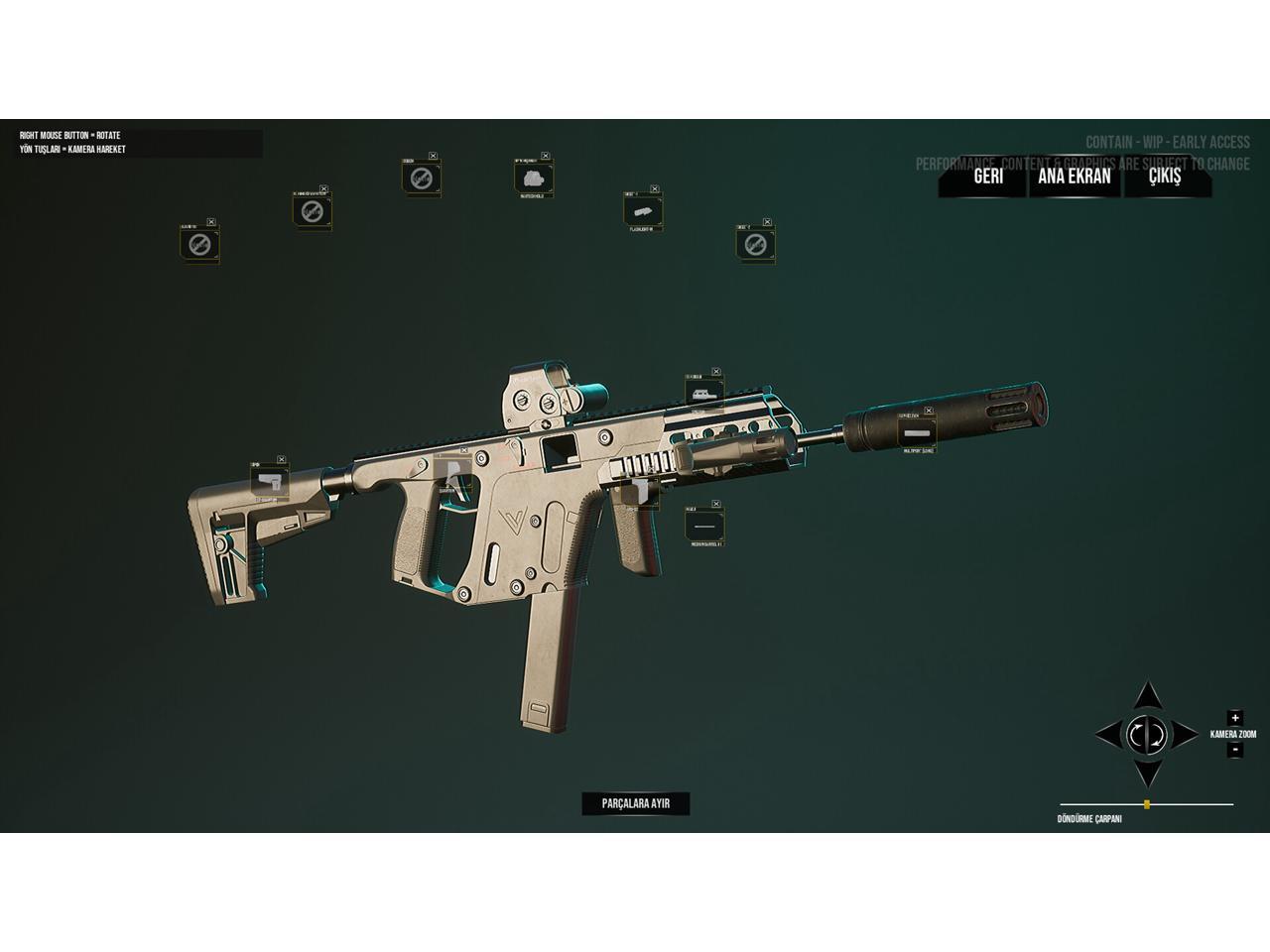
Task: Exit the game with ÇIKIŞ
Action: point(1165,177)
